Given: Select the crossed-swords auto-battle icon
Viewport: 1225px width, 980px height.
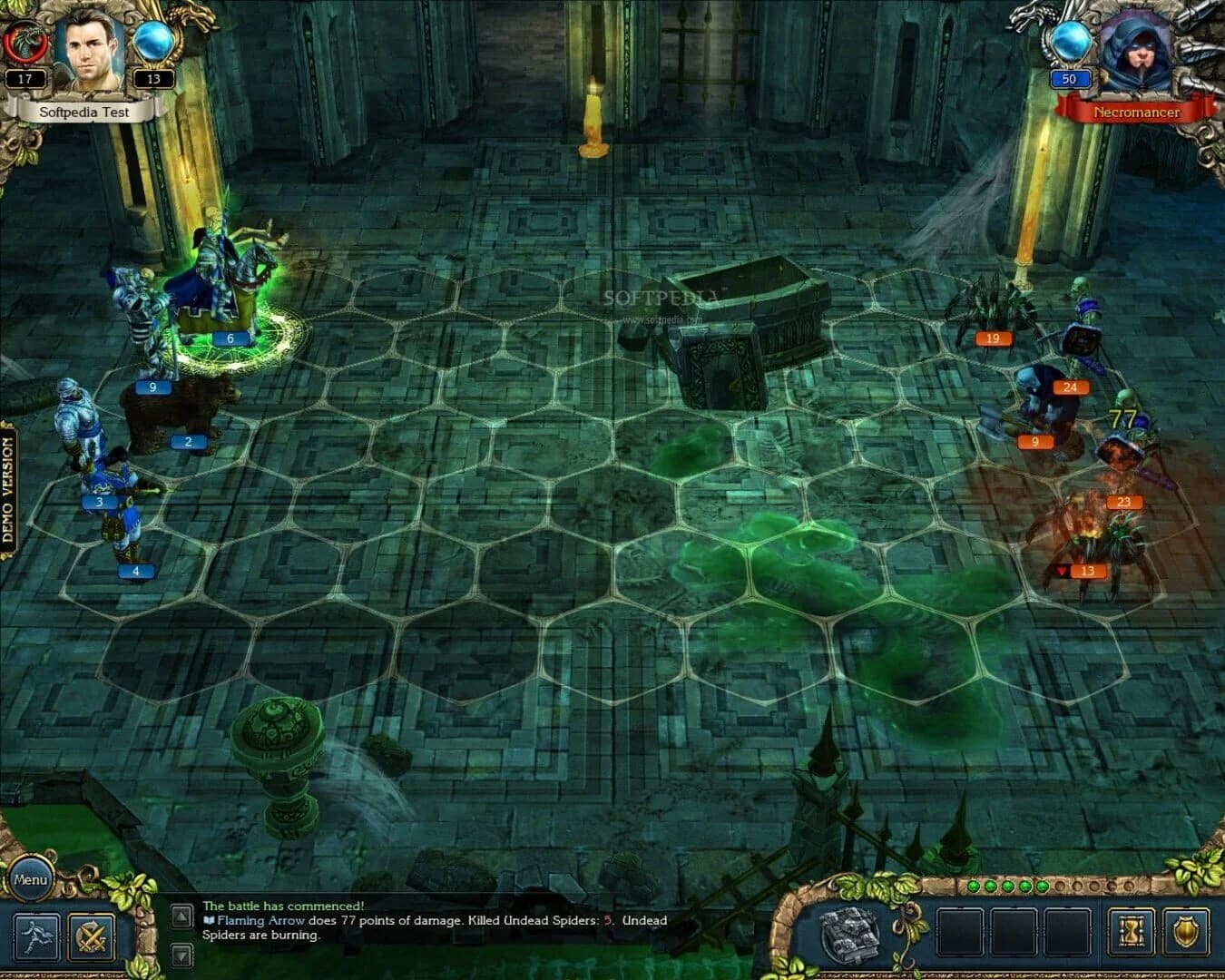Looking at the screenshot, I should point(91,937).
